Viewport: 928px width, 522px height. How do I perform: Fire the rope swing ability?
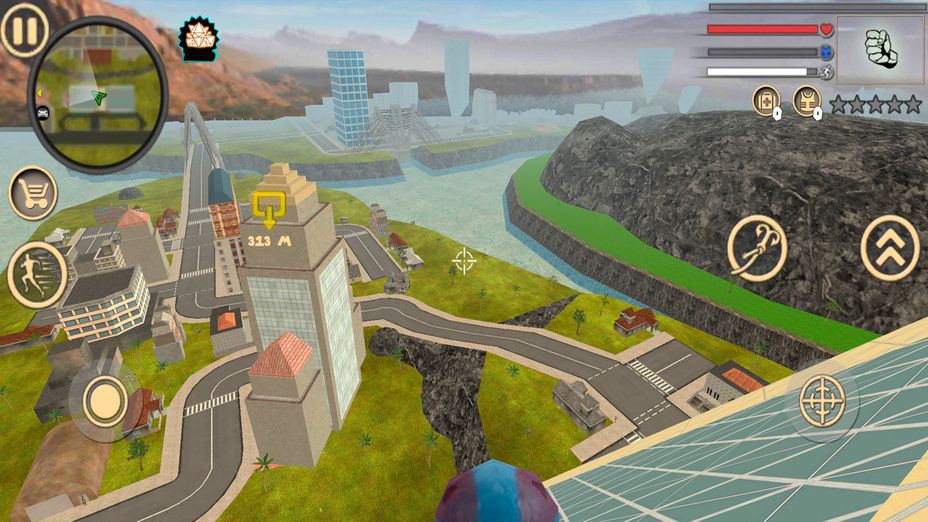[x=757, y=247]
